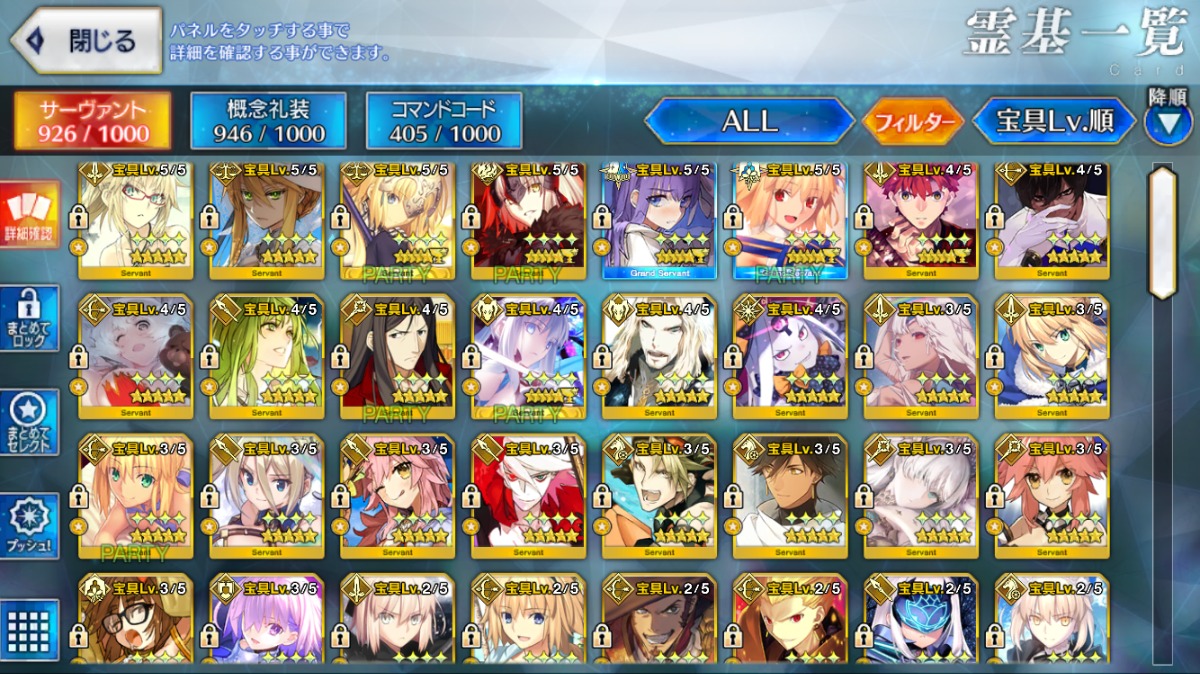Select the ALL class selector
Image resolution: width=1200 pixels, height=674 pixels.
pos(749,121)
